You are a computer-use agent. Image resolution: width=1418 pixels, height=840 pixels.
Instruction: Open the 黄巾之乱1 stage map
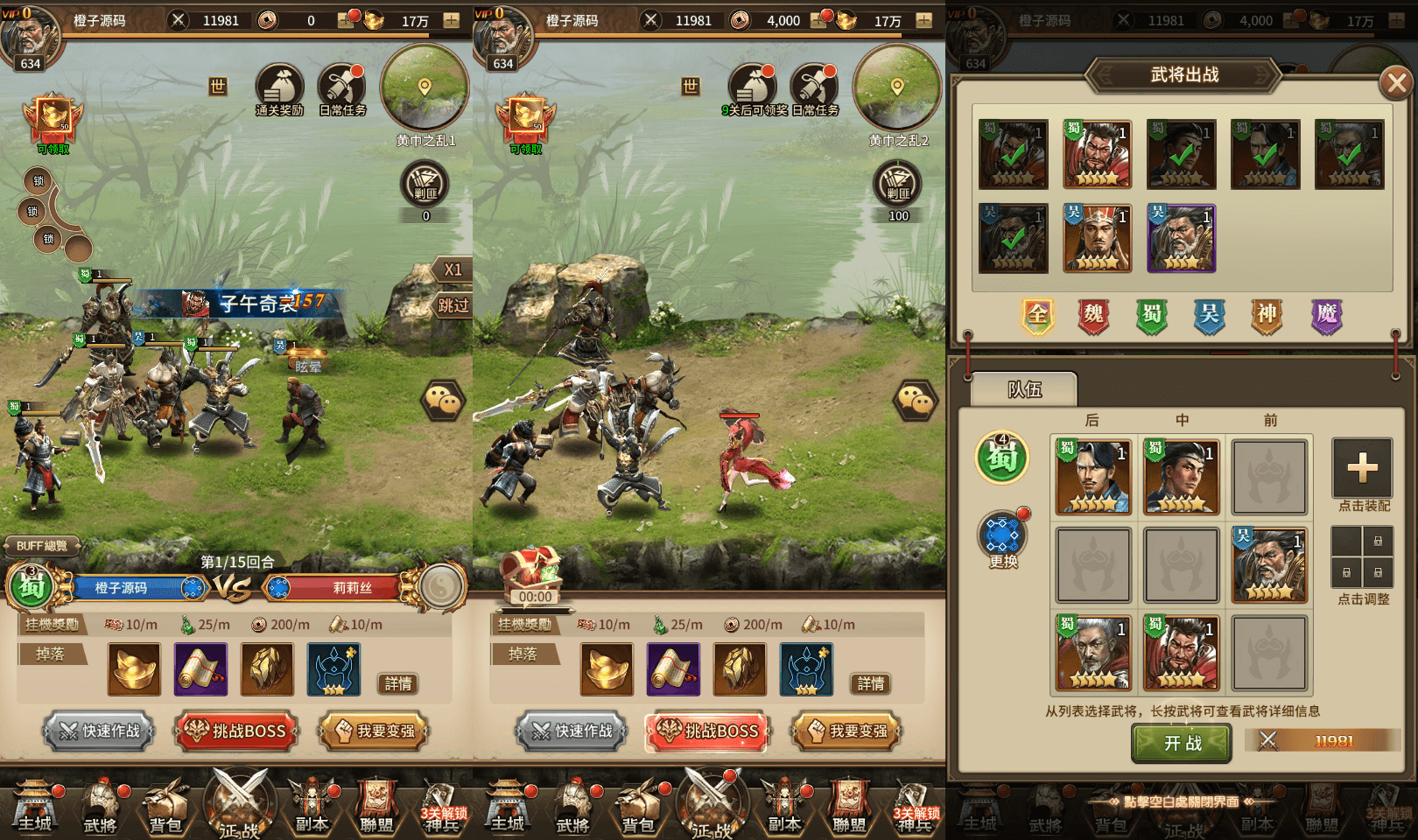[425, 89]
